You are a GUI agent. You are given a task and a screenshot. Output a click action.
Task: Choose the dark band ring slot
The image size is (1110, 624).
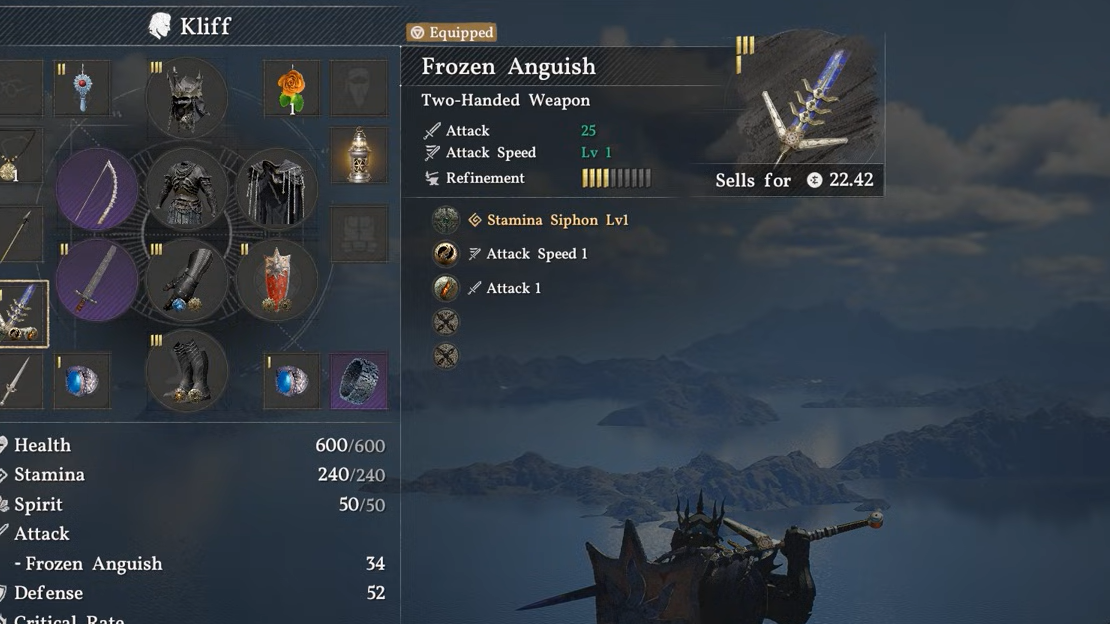click(x=358, y=380)
